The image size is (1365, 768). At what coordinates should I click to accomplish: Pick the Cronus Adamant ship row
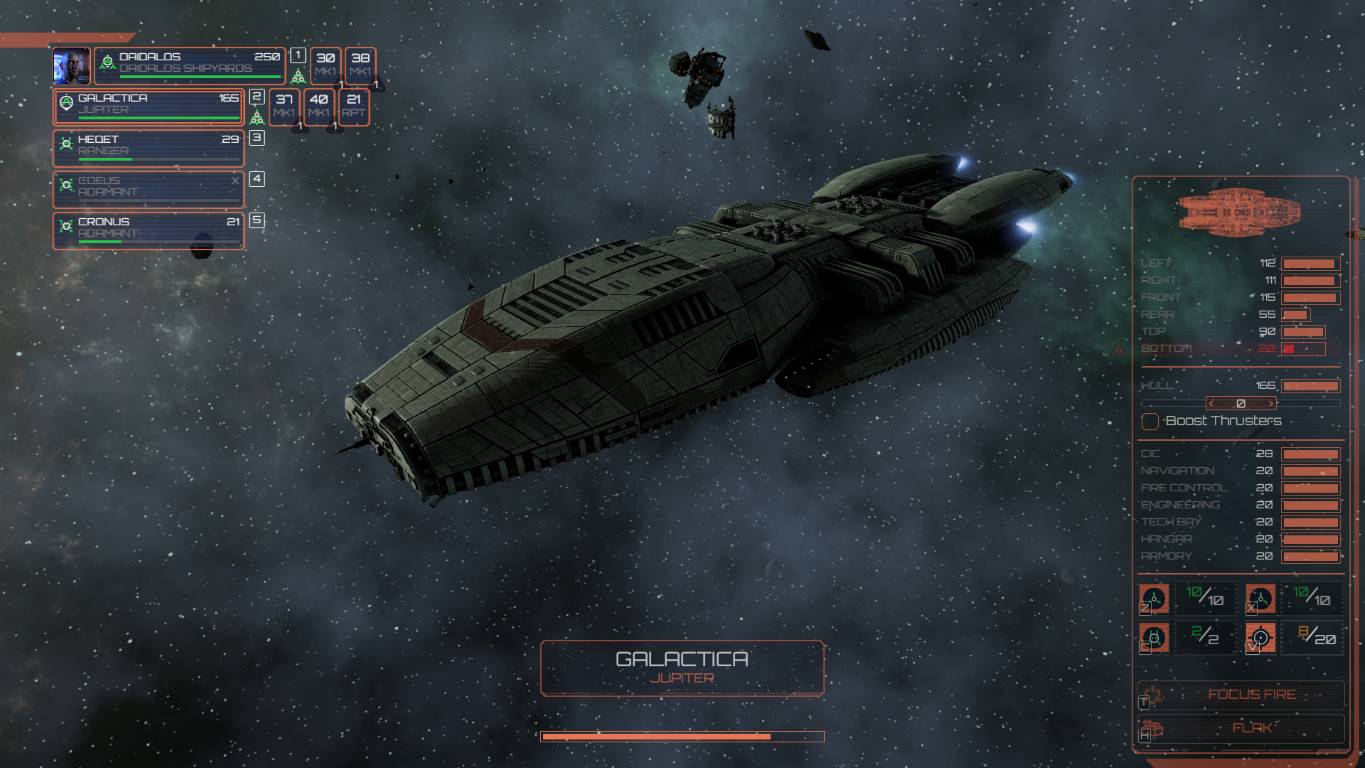click(x=150, y=229)
